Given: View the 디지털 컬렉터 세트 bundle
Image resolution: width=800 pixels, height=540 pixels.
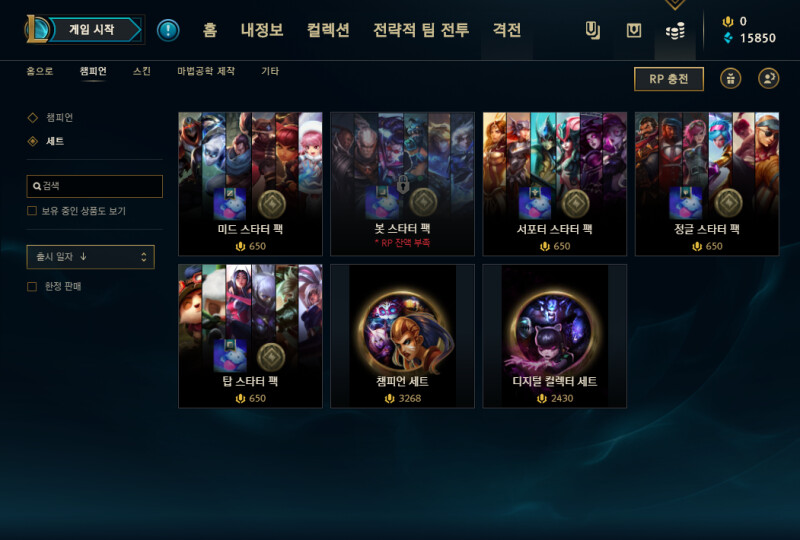Looking at the screenshot, I should (554, 335).
